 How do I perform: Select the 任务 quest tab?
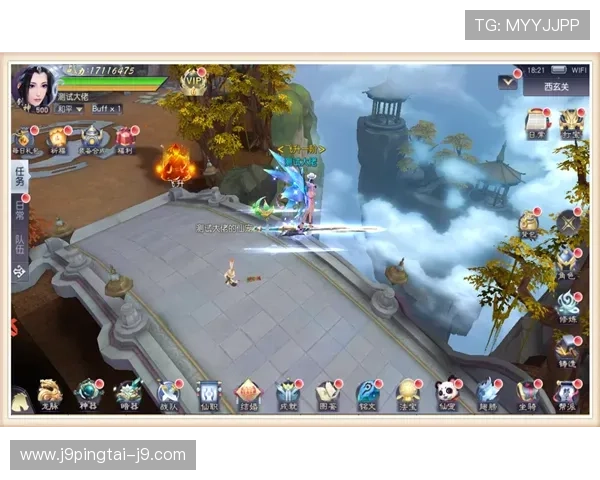[x=20, y=178]
